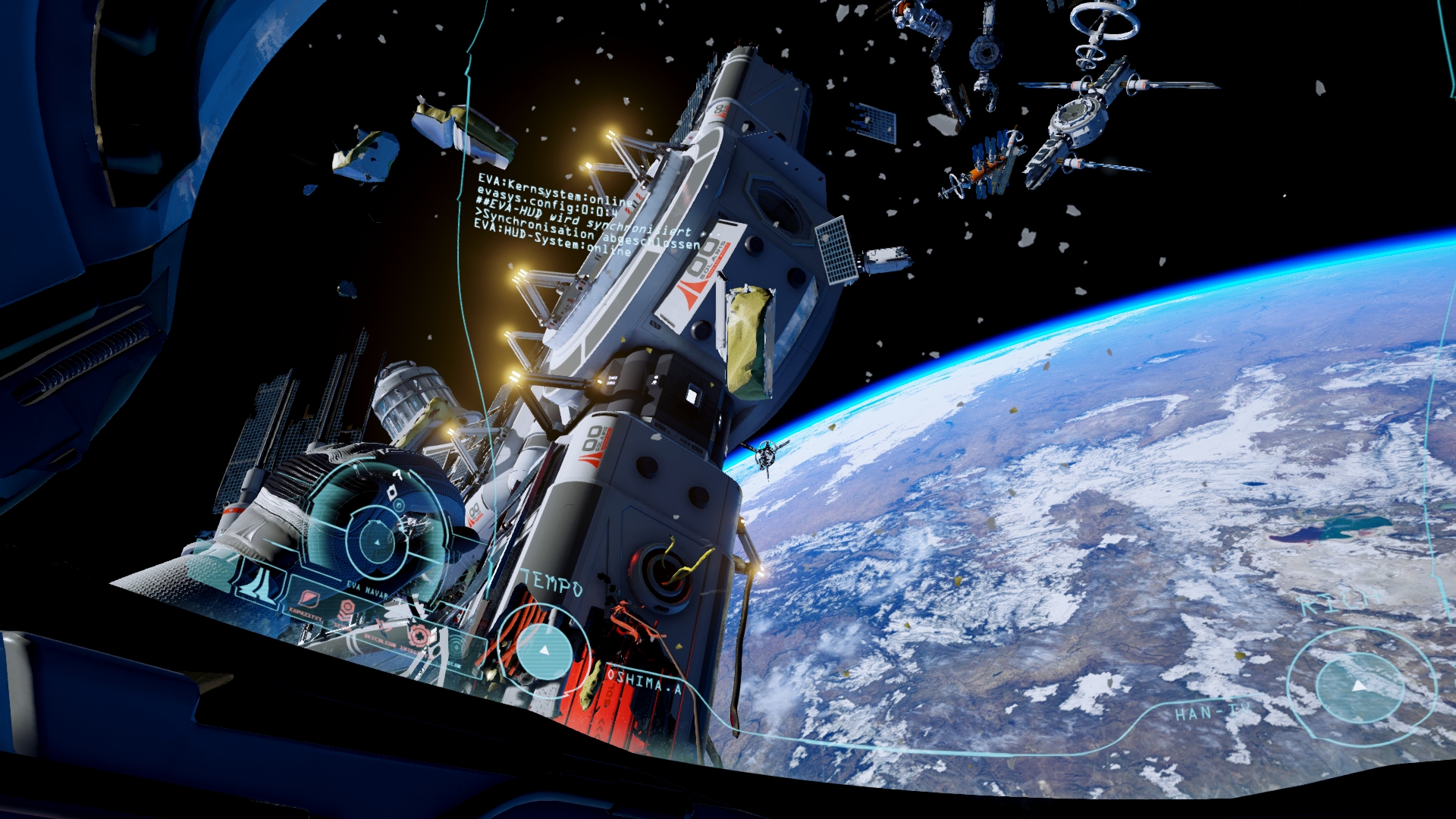Select the red stacked hexagon icon

347,610
